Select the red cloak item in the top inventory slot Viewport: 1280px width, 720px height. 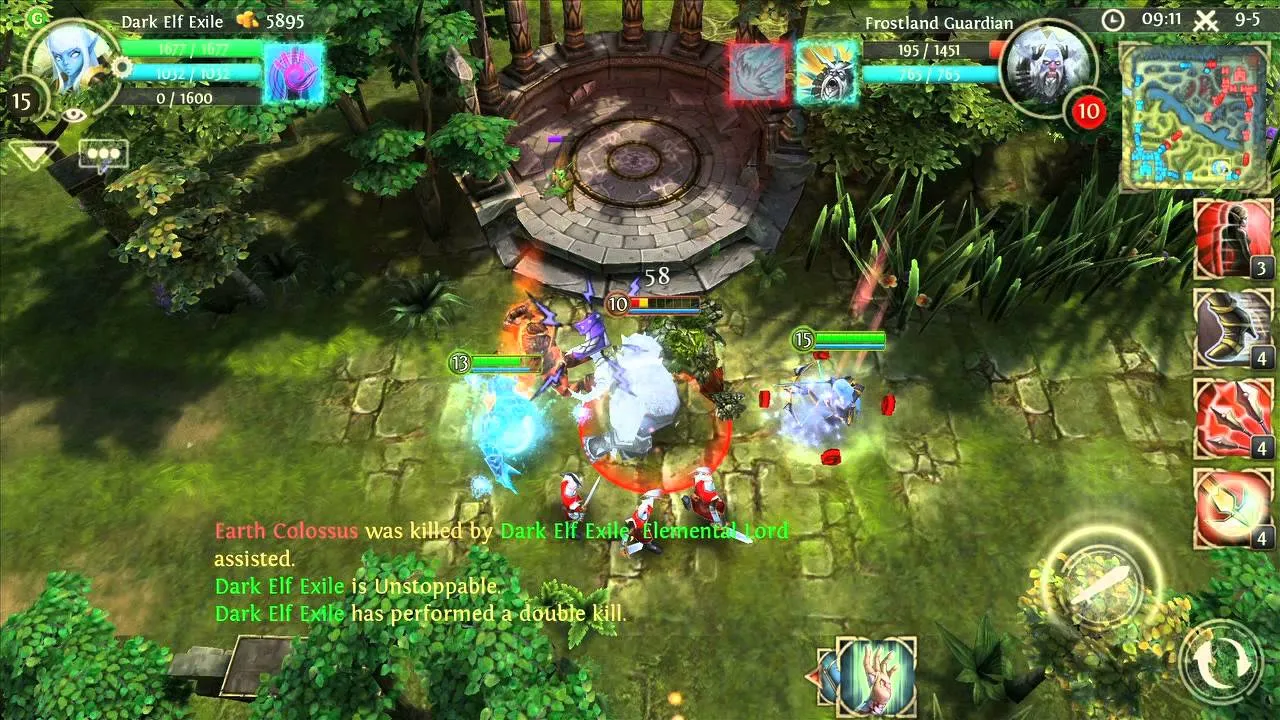coord(1232,238)
